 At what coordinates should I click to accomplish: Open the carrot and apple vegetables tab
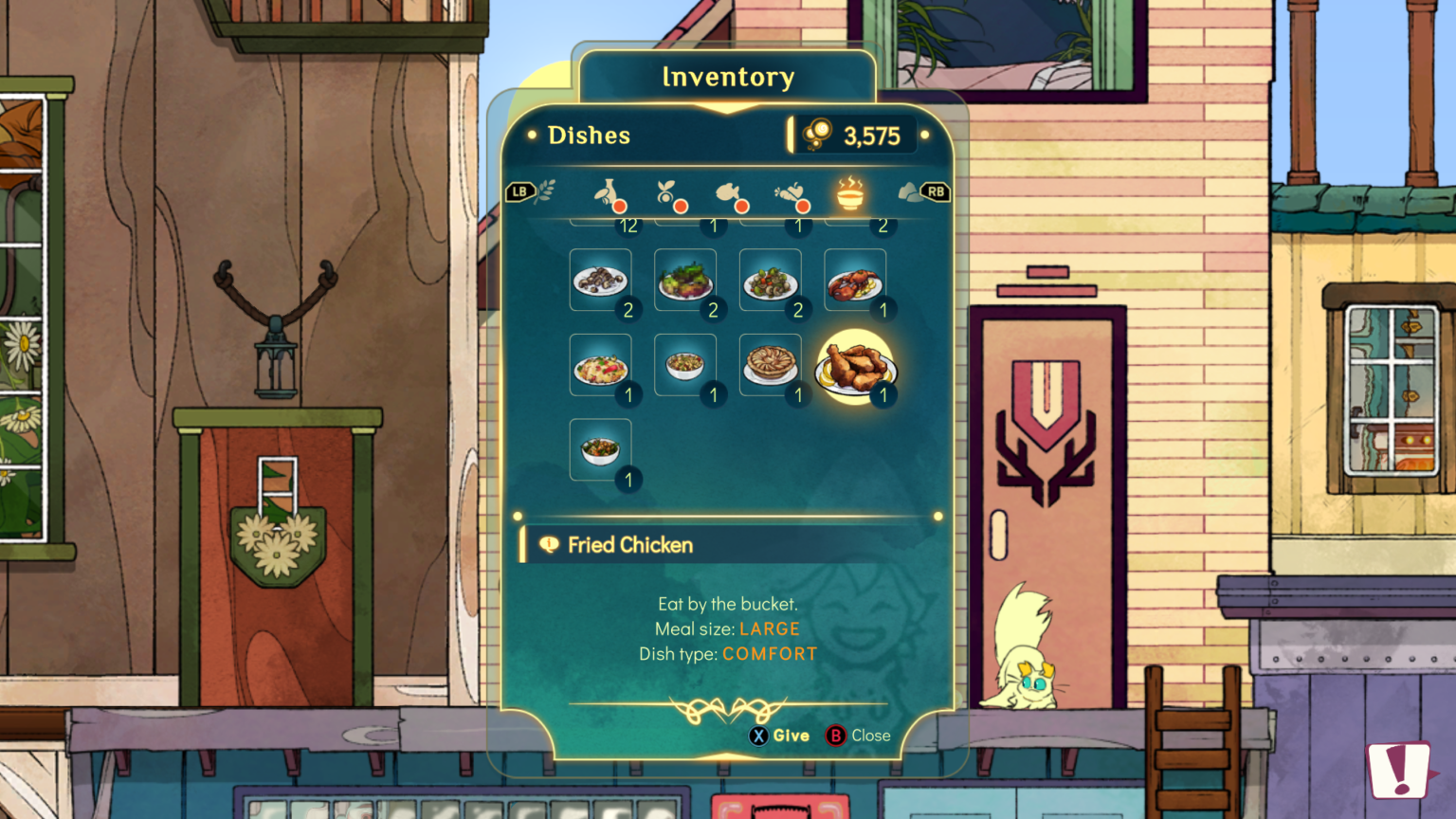[x=791, y=193]
